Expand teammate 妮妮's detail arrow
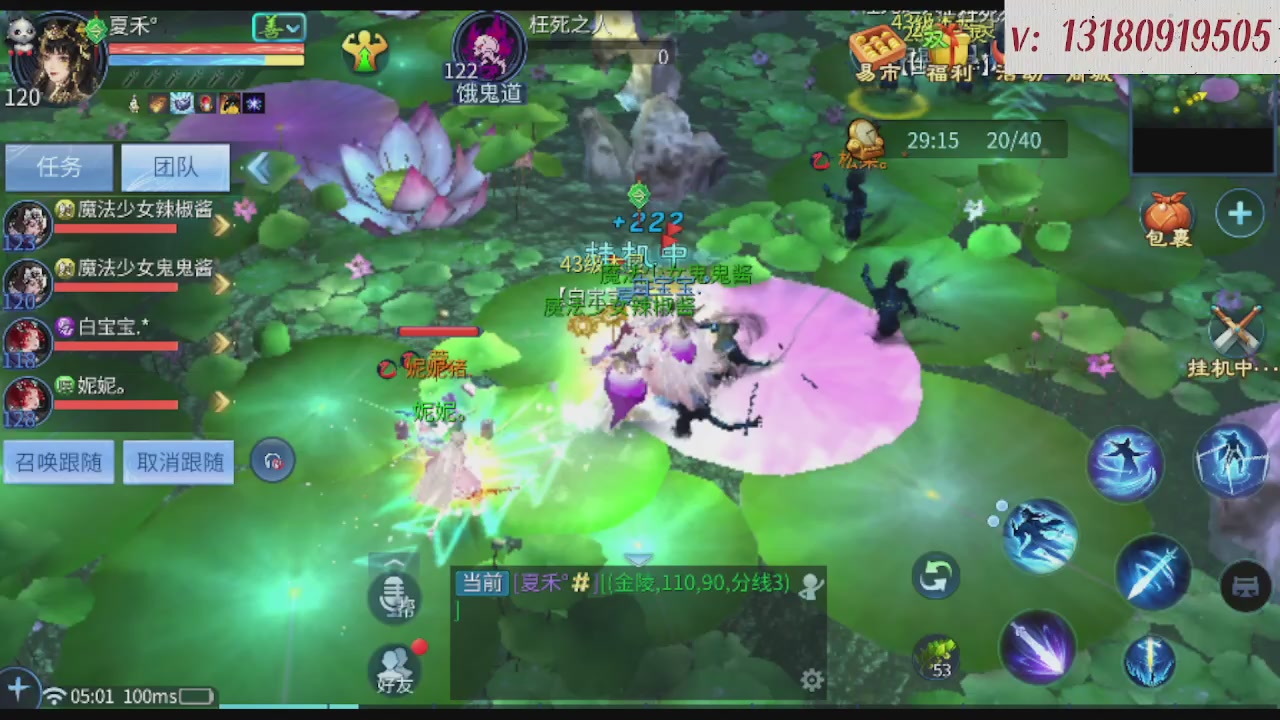The image size is (1280, 720). [220, 404]
